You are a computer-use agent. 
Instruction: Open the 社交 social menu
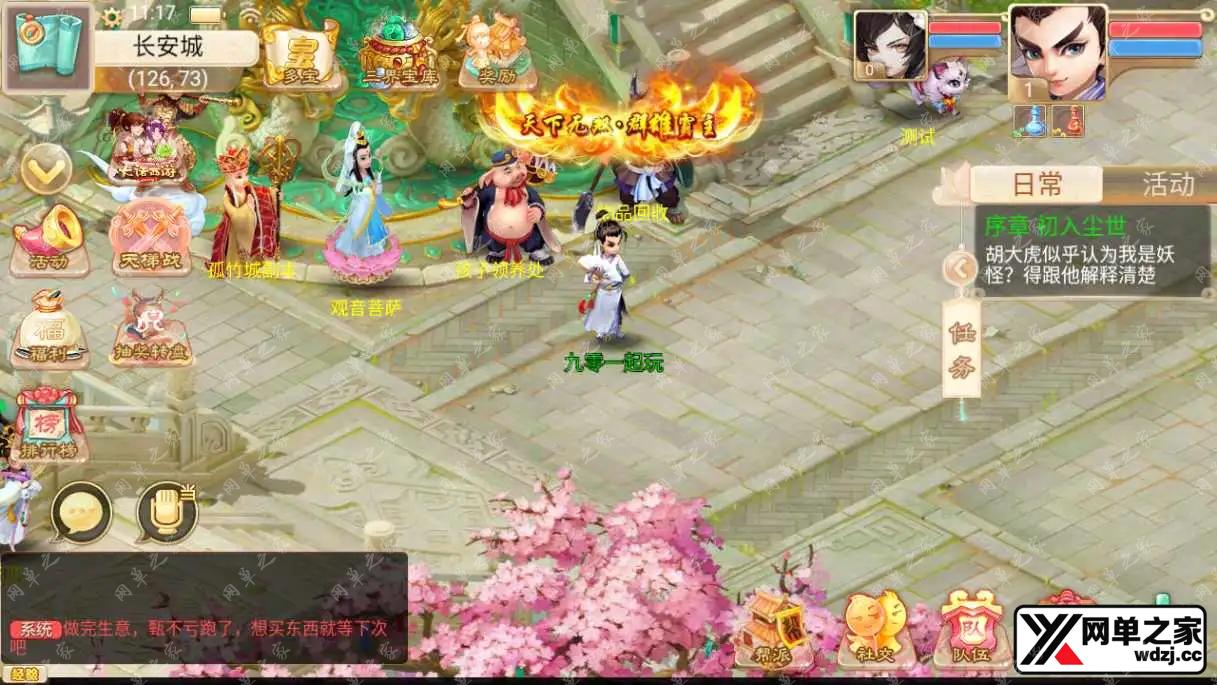[871, 630]
